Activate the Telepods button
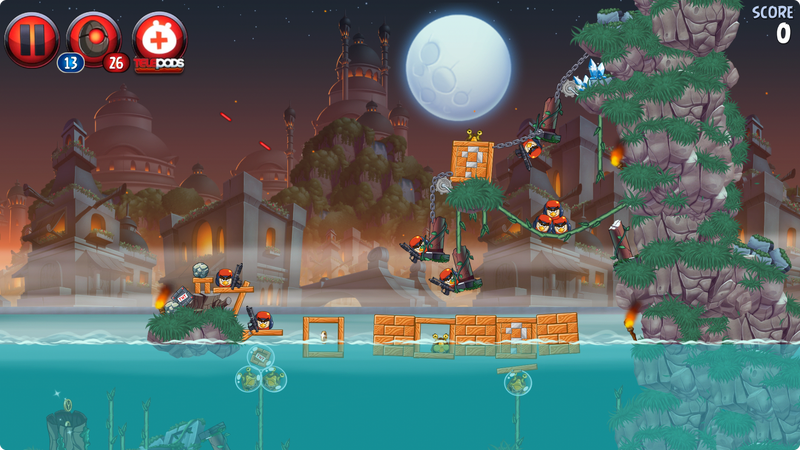Viewport: 800px width, 450px height. [x=159, y=41]
